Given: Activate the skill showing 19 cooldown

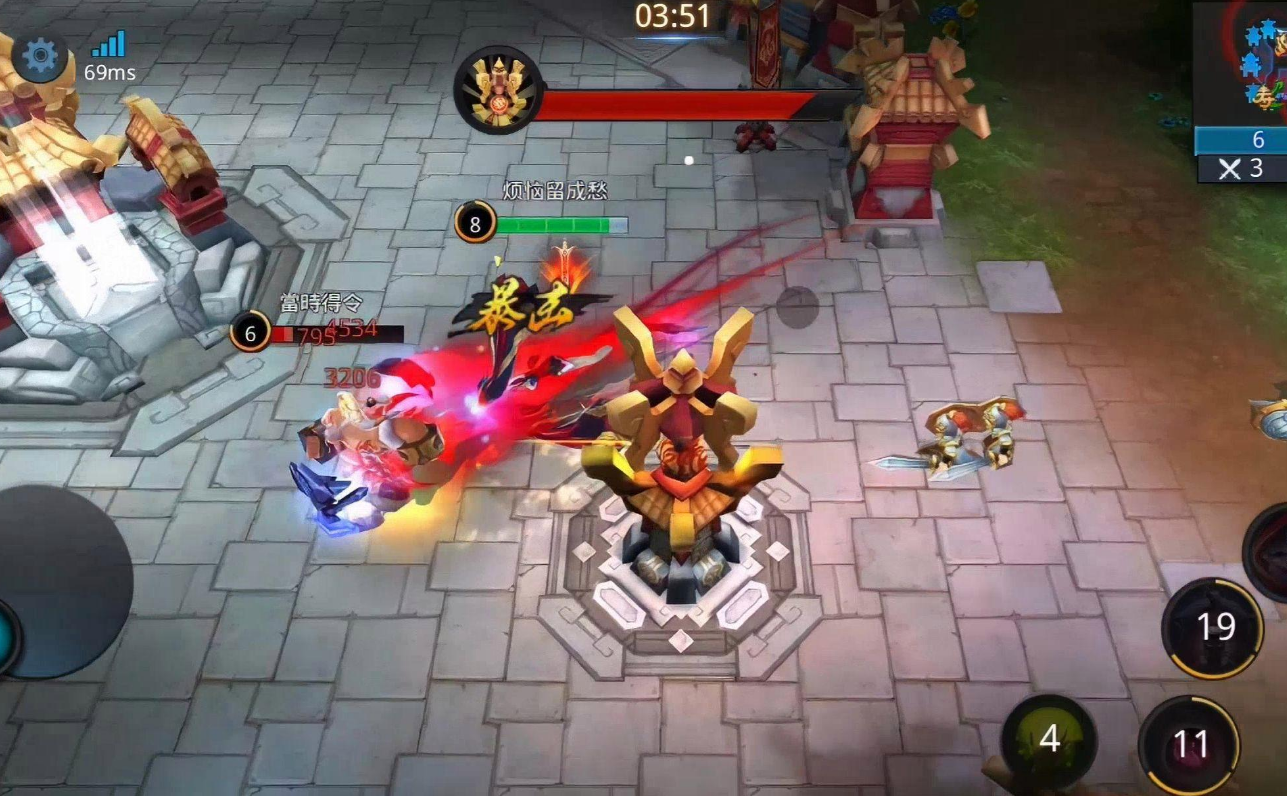Looking at the screenshot, I should click(1213, 627).
